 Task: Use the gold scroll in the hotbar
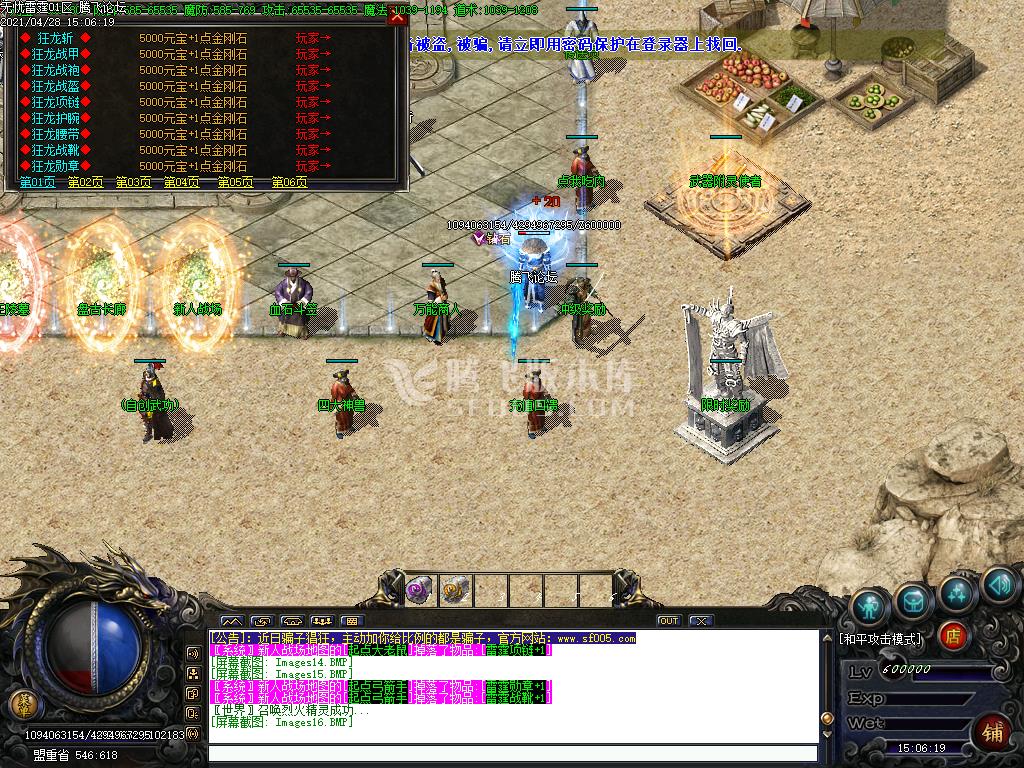tap(455, 590)
